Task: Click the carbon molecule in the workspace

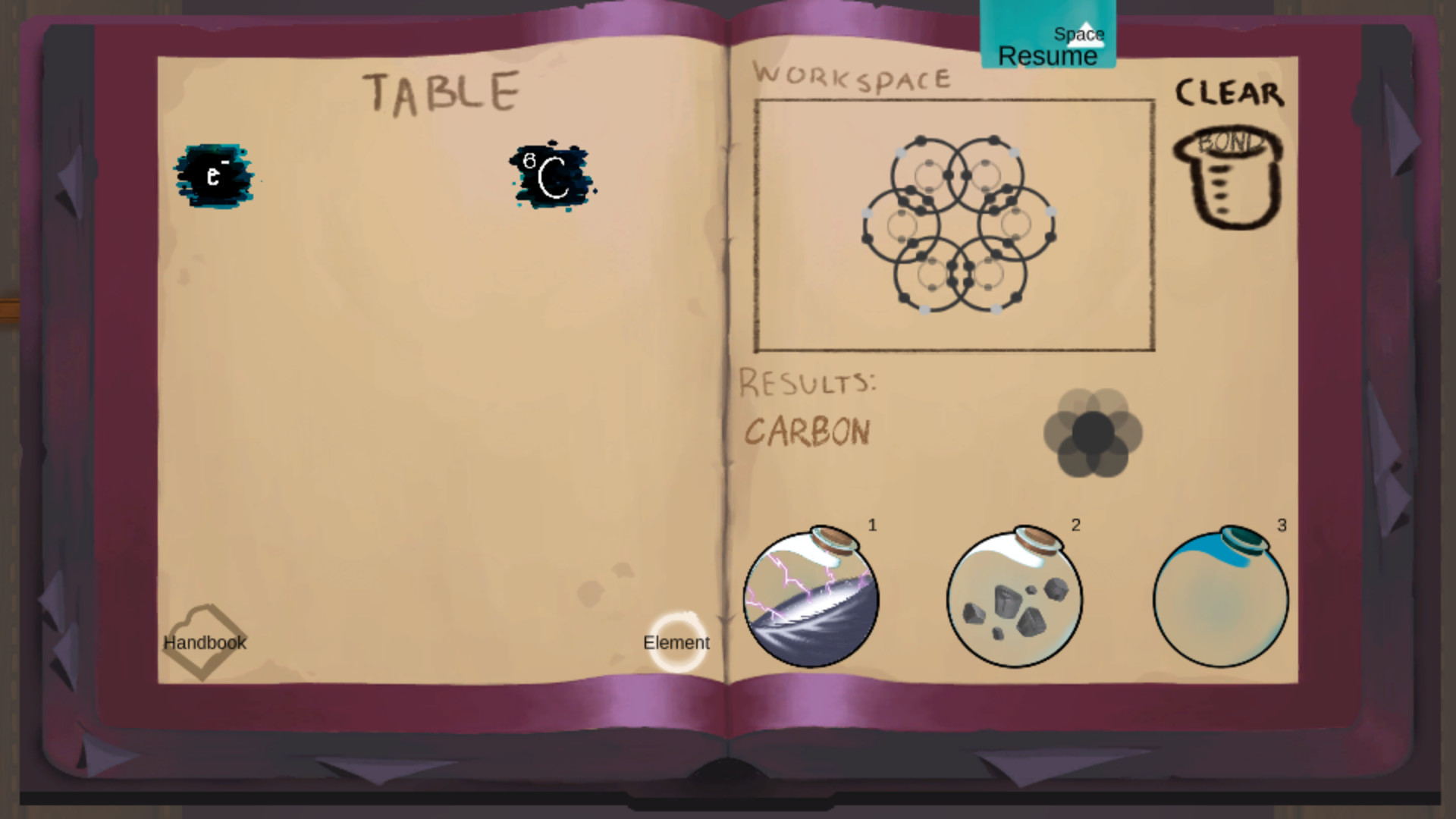Action: [x=957, y=224]
